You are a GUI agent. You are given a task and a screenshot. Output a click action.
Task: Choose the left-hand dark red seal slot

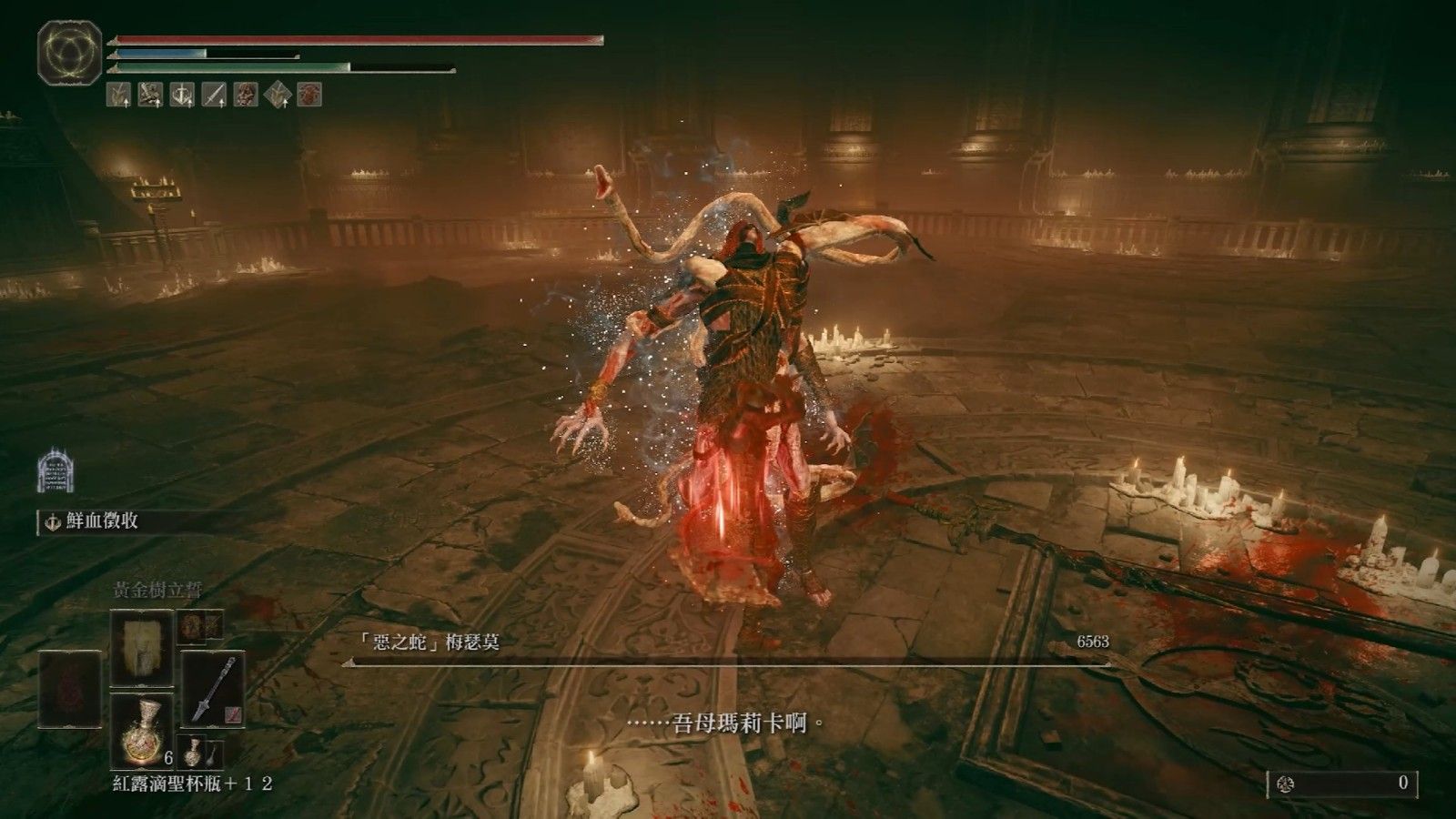click(x=70, y=689)
